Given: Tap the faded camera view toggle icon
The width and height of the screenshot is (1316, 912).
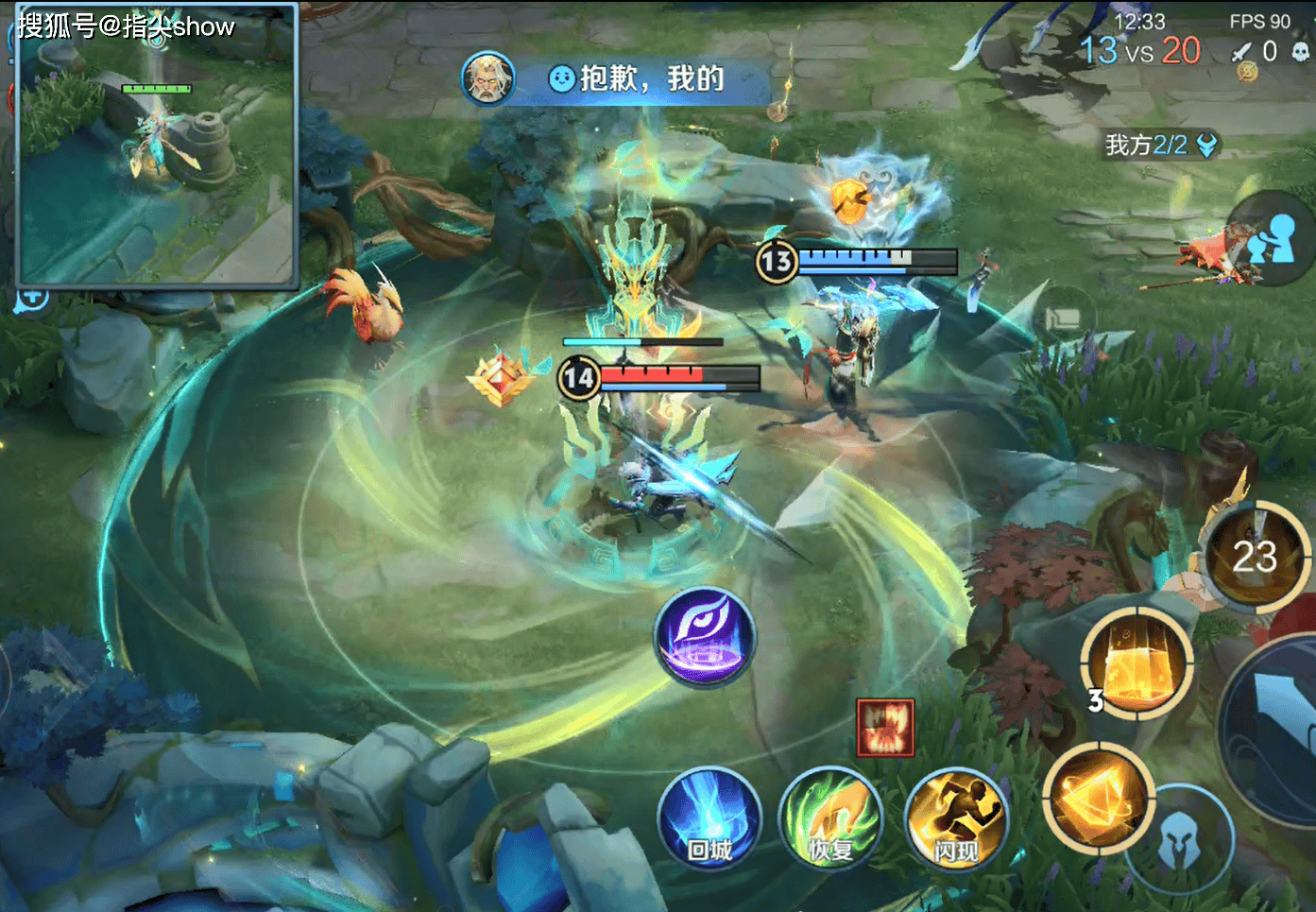Looking at the screenshot, I should [1063, 319].
